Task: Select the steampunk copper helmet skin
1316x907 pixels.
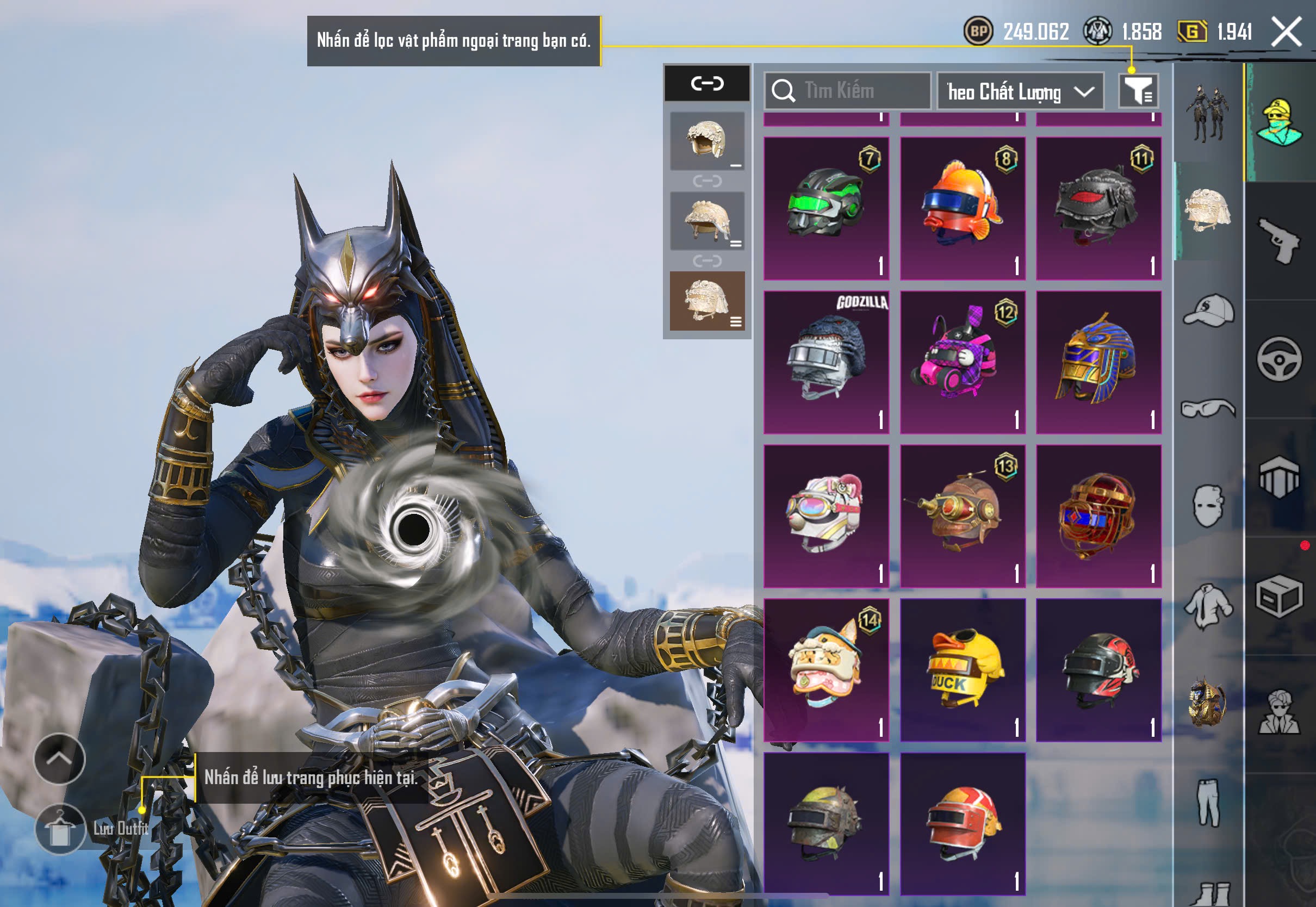Action: [x=963, y=516]
